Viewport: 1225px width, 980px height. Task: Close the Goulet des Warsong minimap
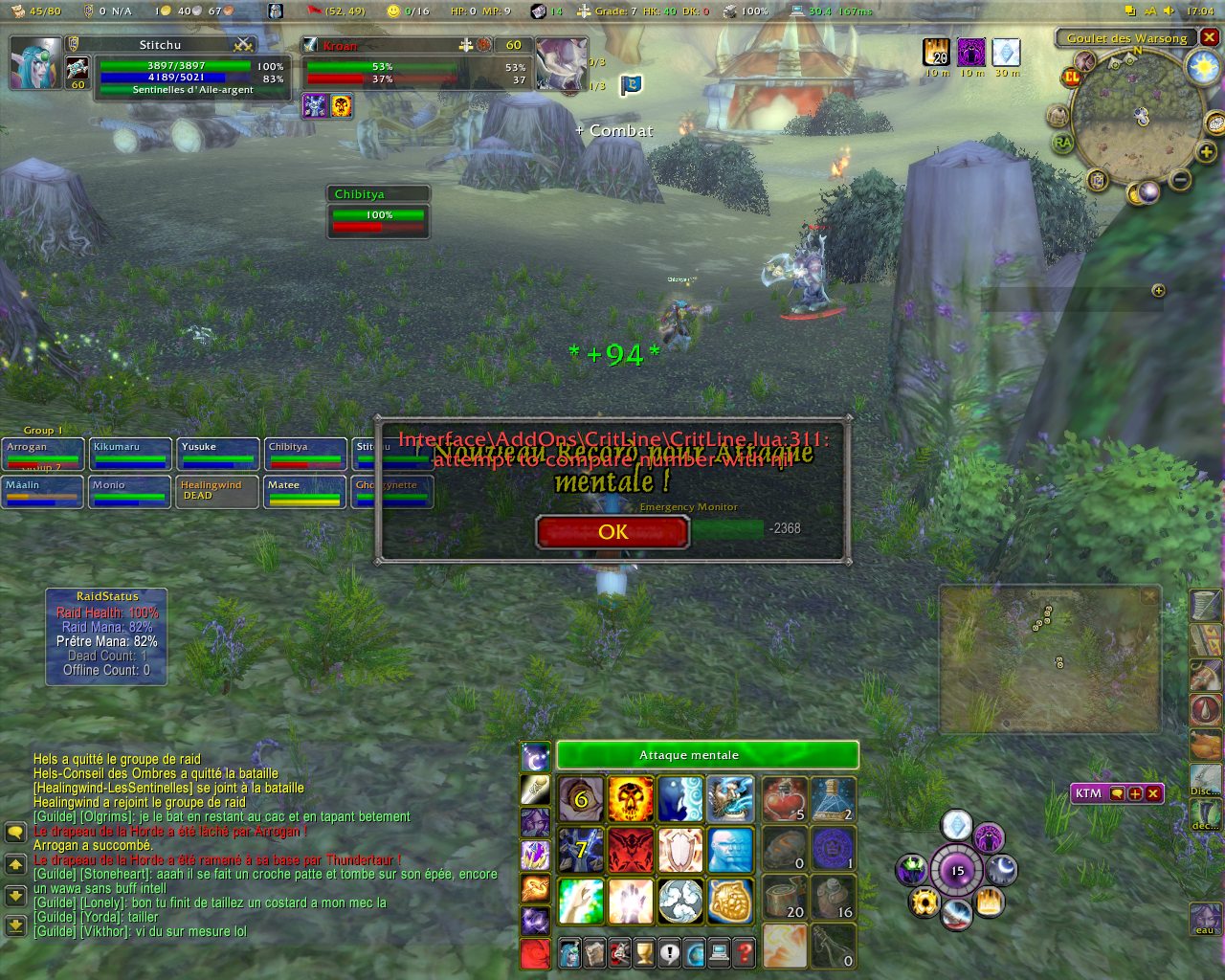[x=1210, y=37]
